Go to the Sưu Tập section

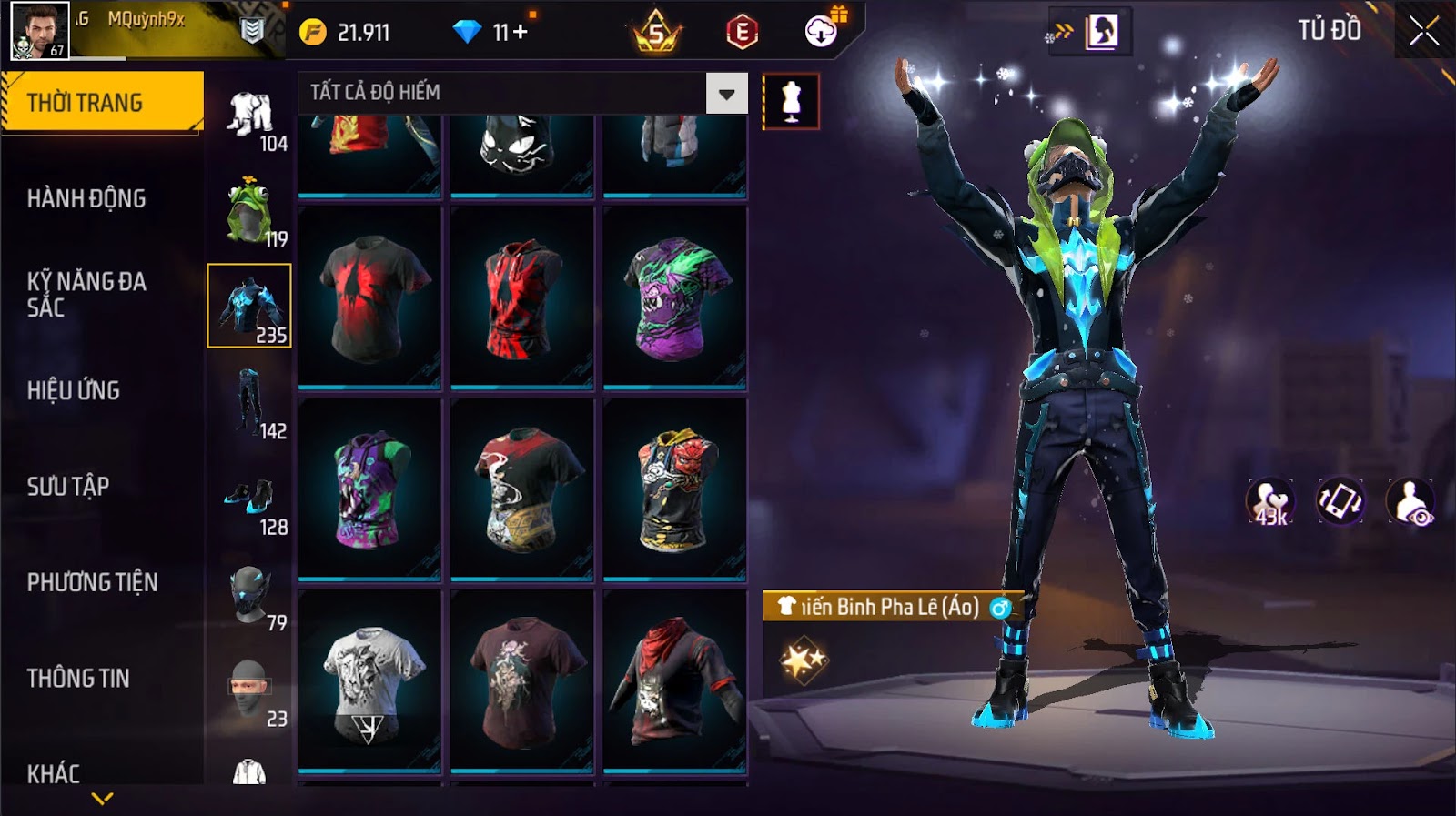[68, 486]
